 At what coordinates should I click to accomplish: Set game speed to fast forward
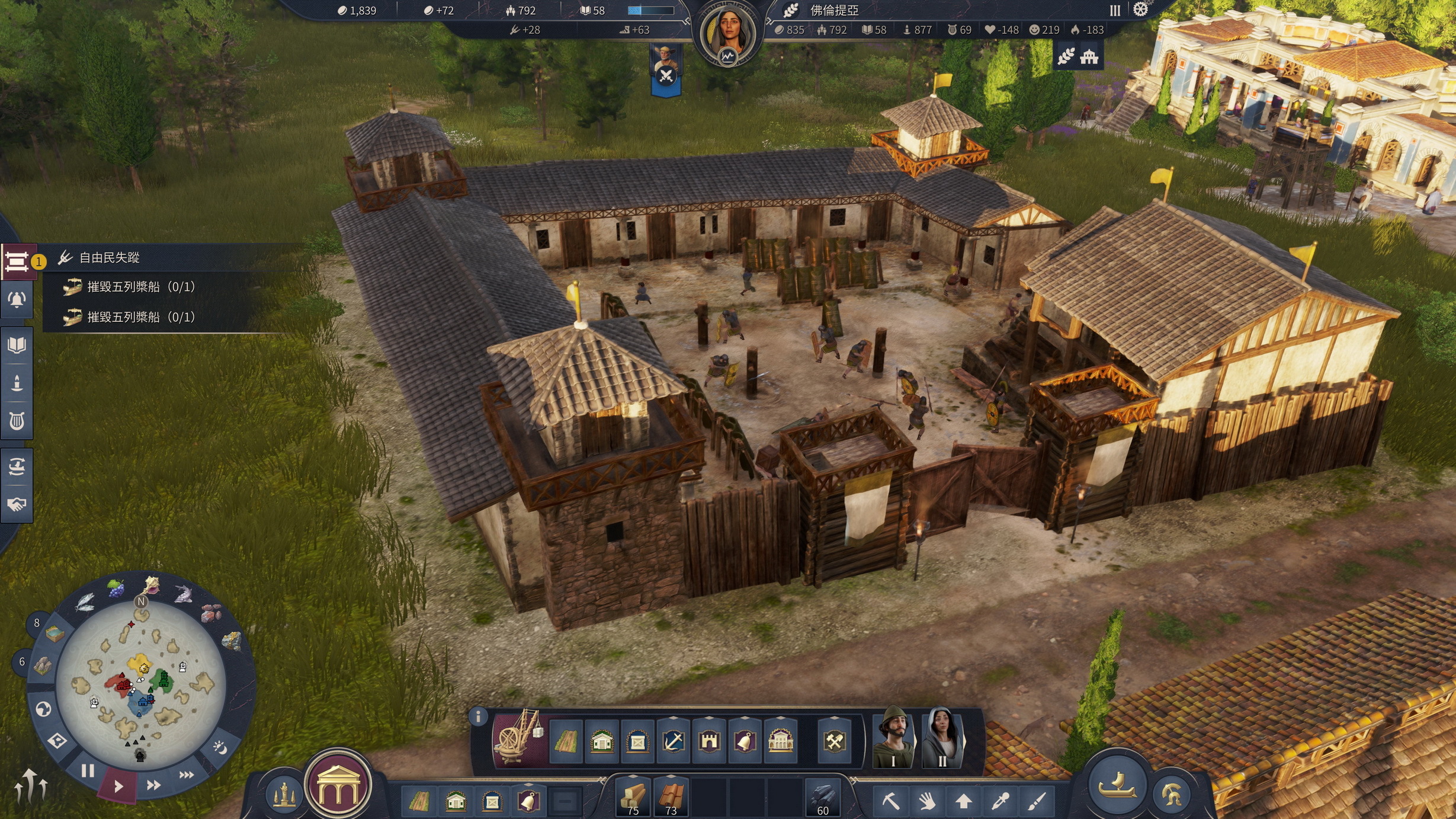click(153, 785)
